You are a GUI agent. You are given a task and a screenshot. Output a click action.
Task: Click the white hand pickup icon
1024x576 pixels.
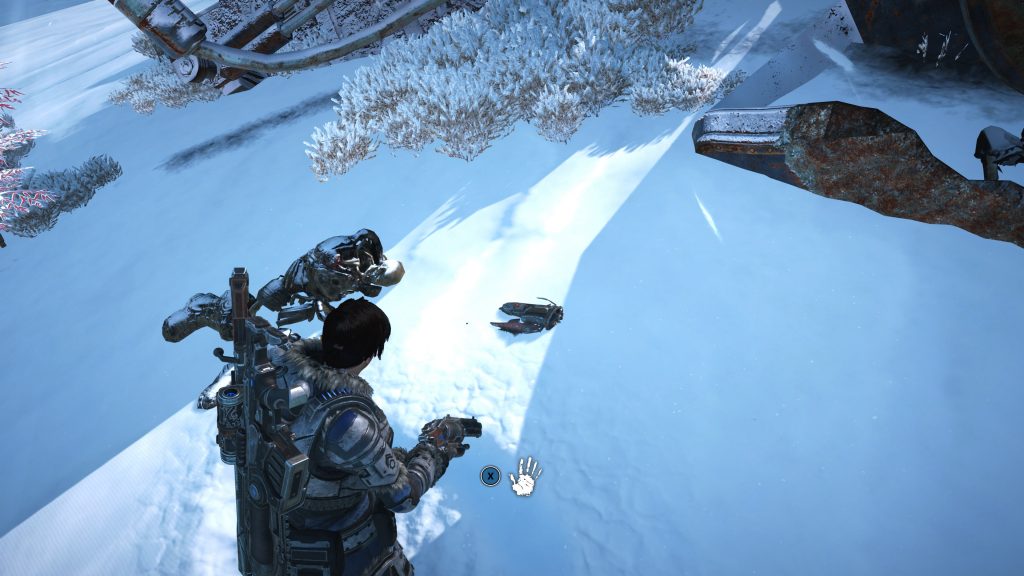pyautogui.click(x=525, y=476)
